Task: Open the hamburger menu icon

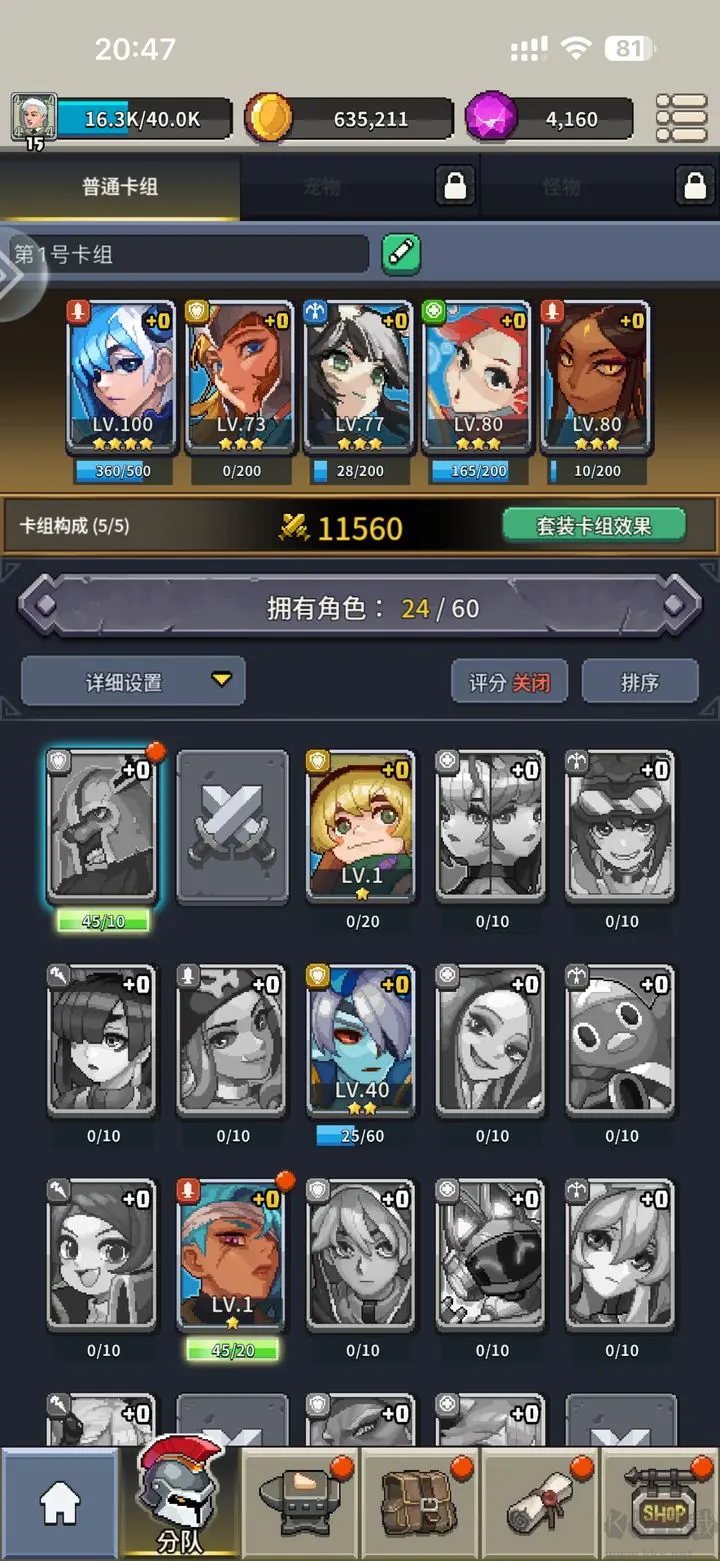Action: (x=681, y=119)
